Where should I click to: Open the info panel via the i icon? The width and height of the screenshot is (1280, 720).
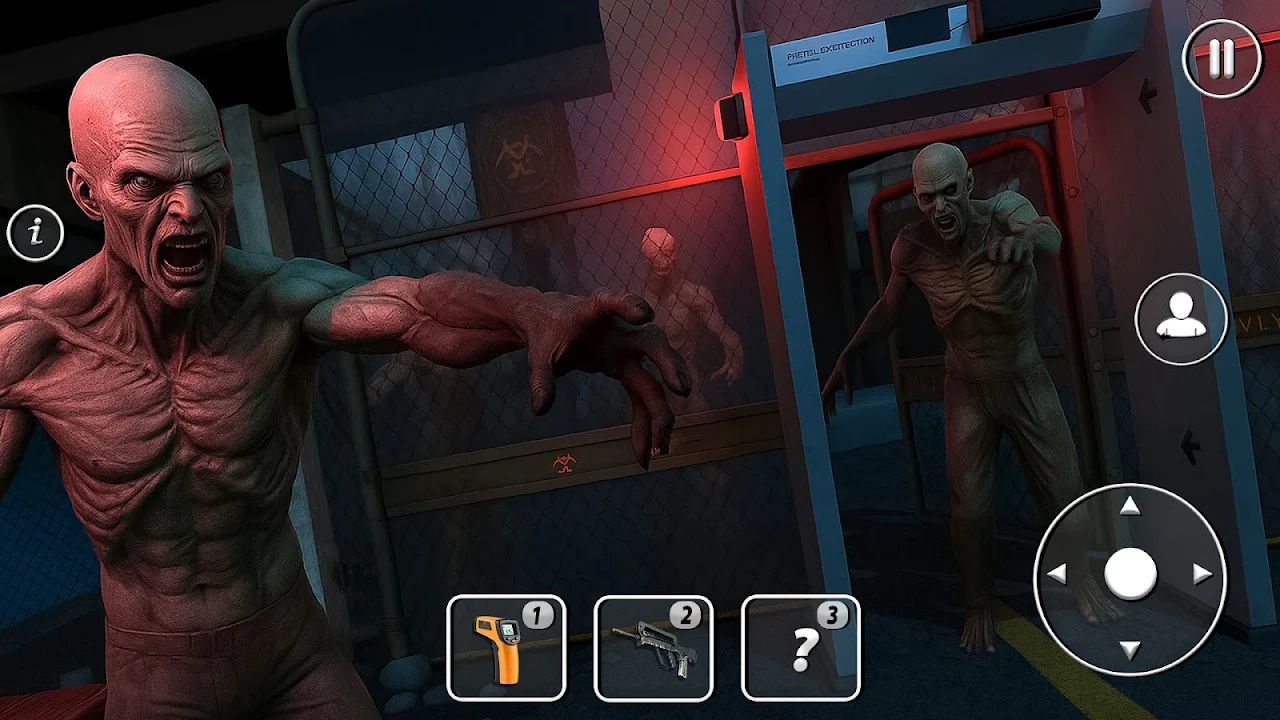tap(36, 233)
